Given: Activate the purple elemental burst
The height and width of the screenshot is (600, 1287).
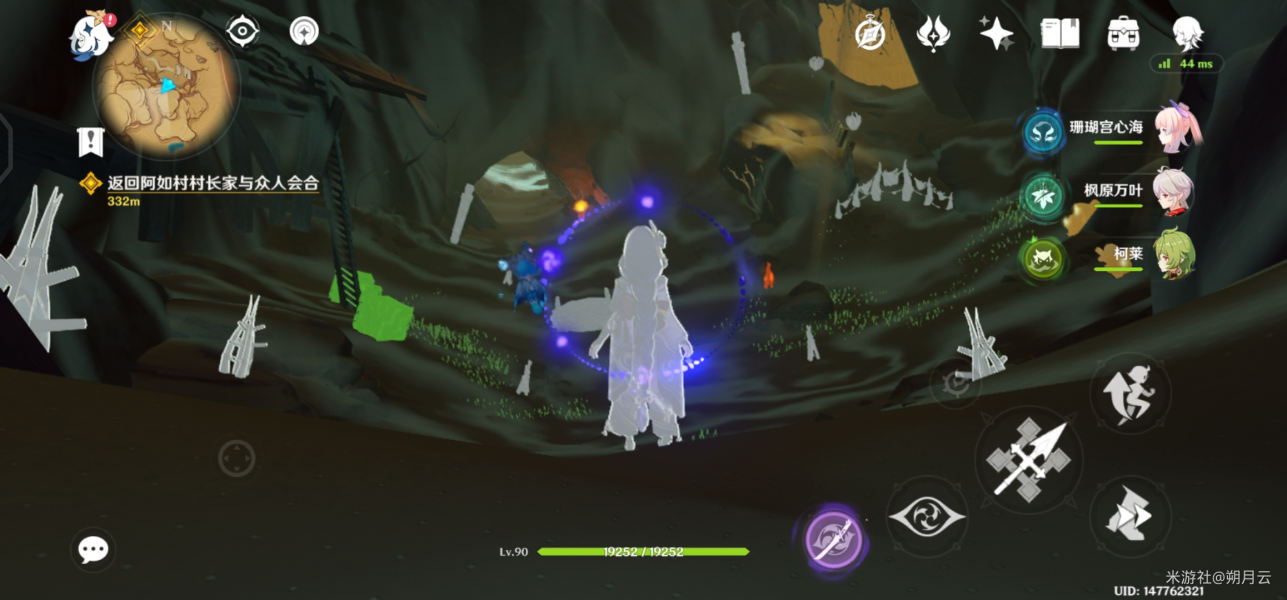Looking at the screenshot, I should [833, 538].
